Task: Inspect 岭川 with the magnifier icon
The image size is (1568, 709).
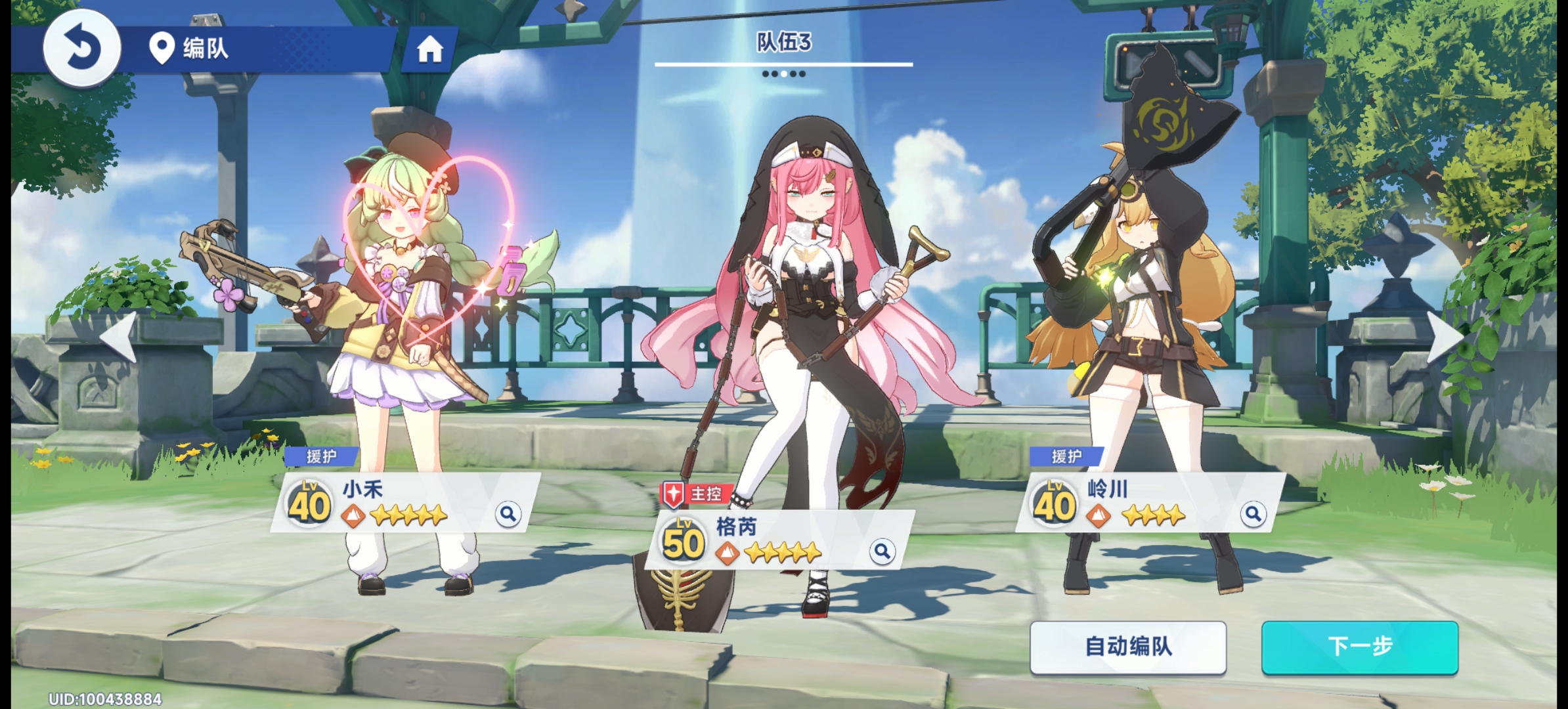Action: pyautogui.click(x=1253, y=514)
